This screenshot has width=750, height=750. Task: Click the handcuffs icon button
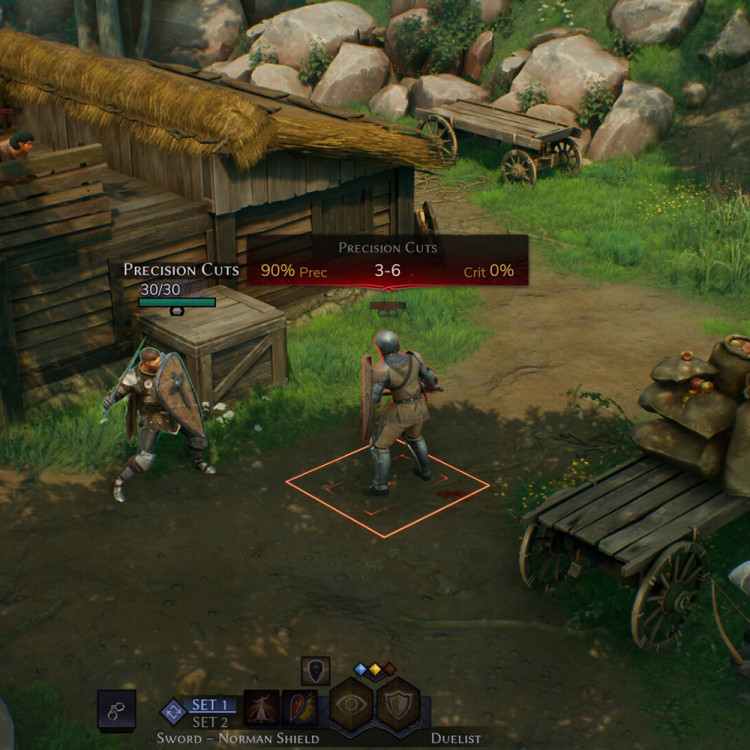(116, 708)
